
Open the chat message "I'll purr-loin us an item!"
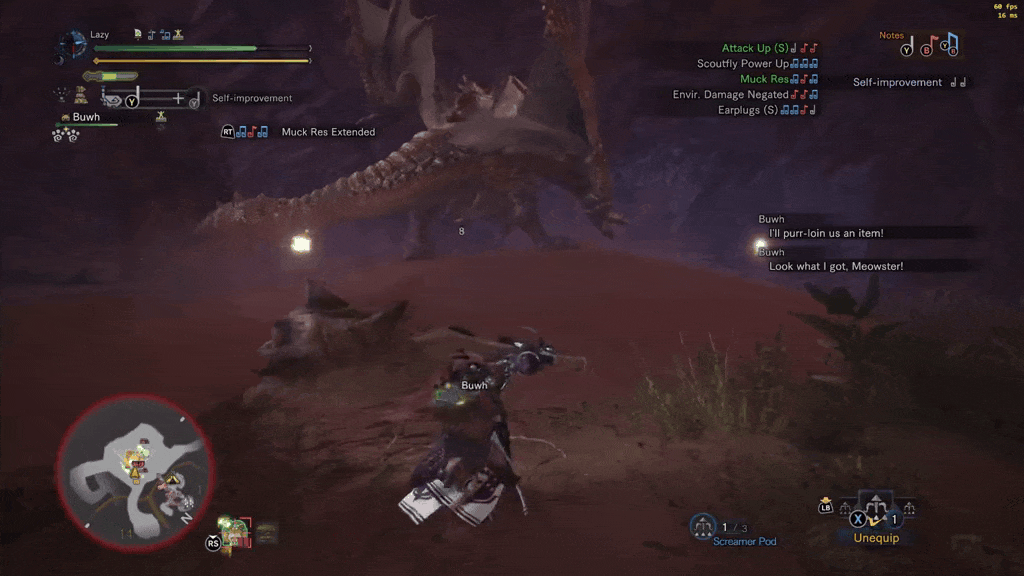(825, 233)
